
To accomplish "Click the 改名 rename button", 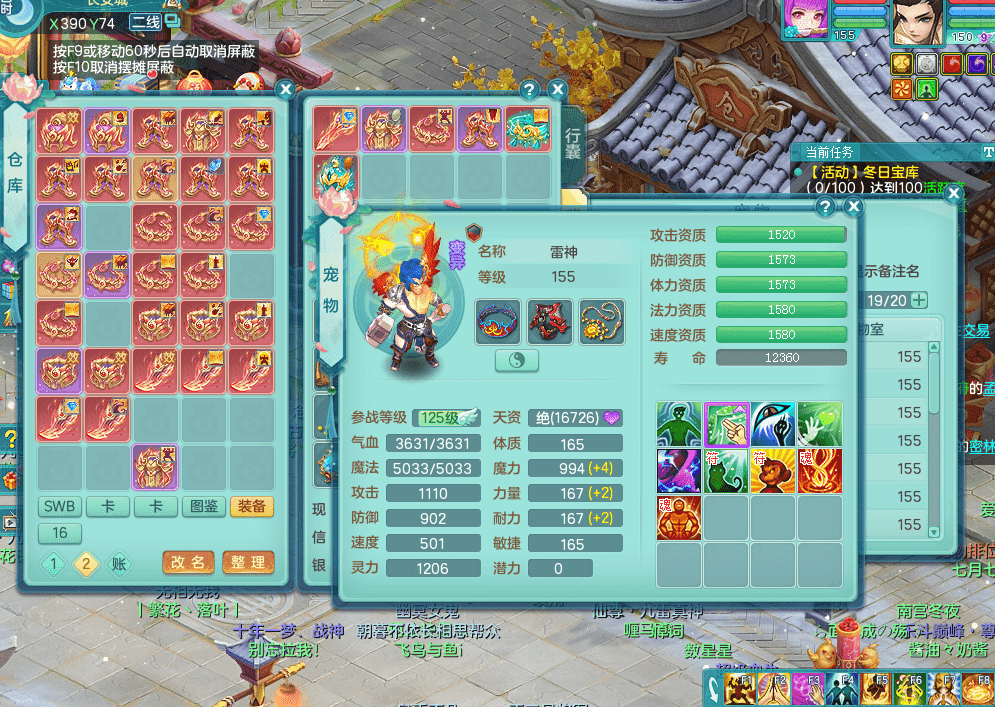I will (x=188, y=563).
